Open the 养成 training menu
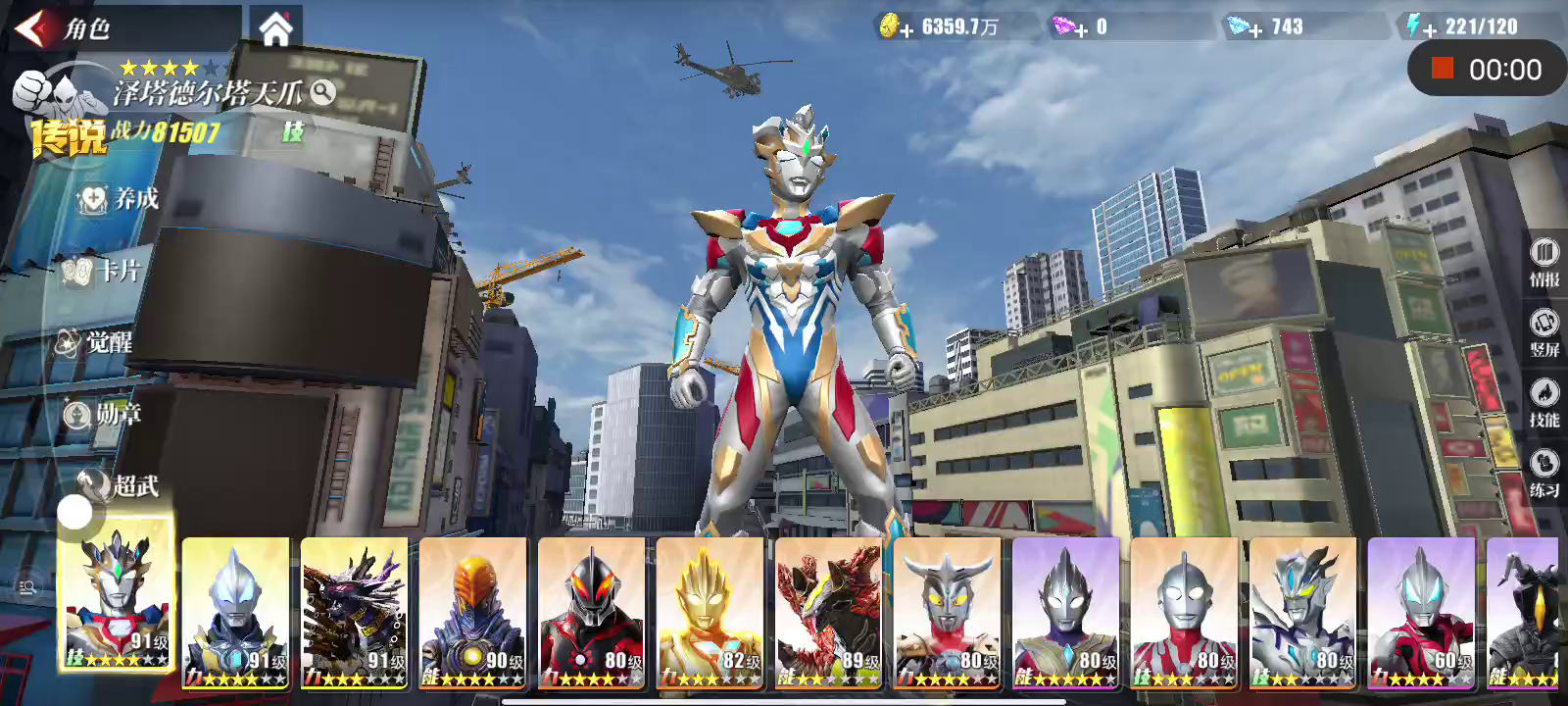Screen dimensions: 1568x706 [x=120, y=199]
